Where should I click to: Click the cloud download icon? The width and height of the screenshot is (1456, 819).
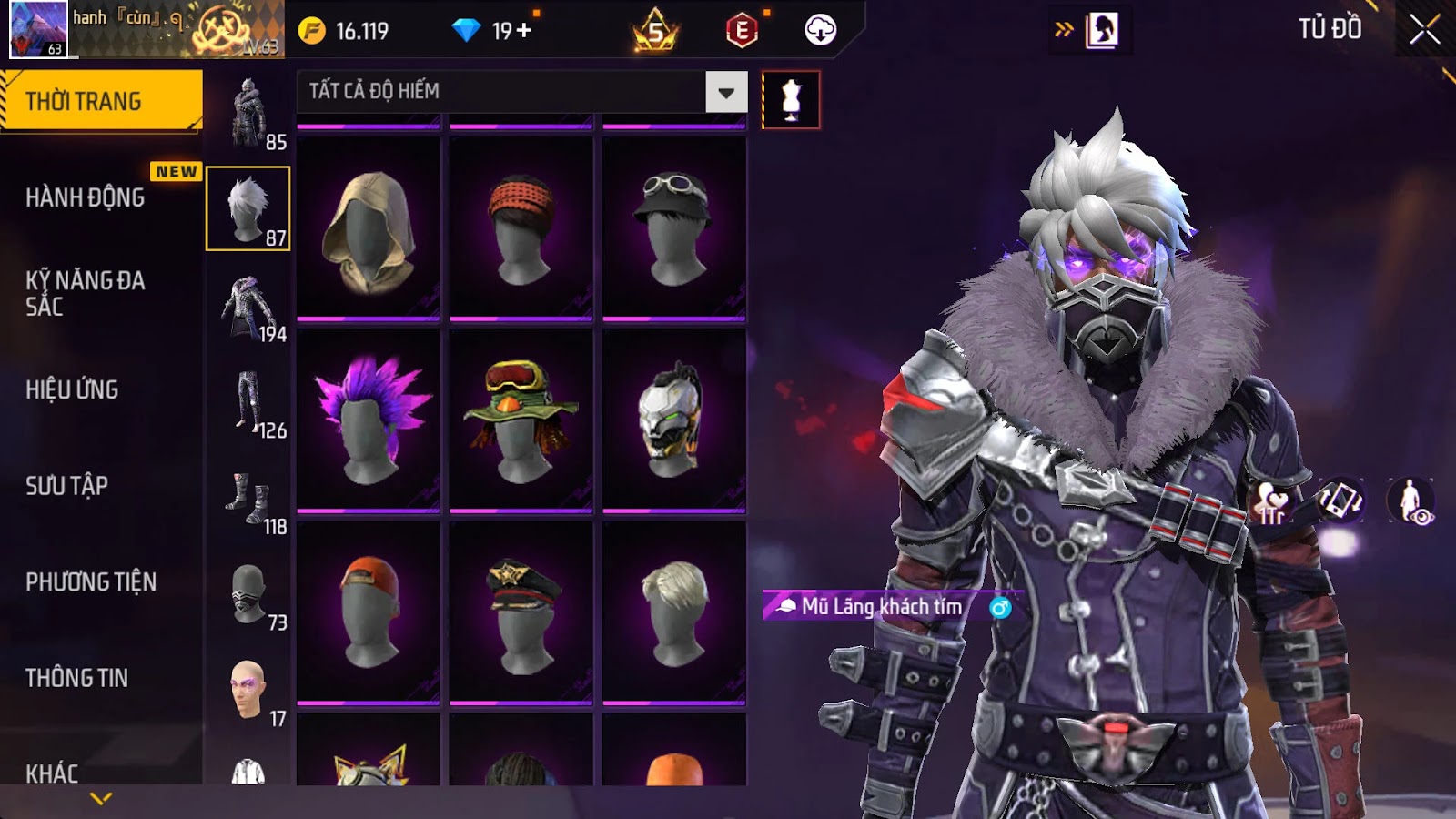[820, 30]
